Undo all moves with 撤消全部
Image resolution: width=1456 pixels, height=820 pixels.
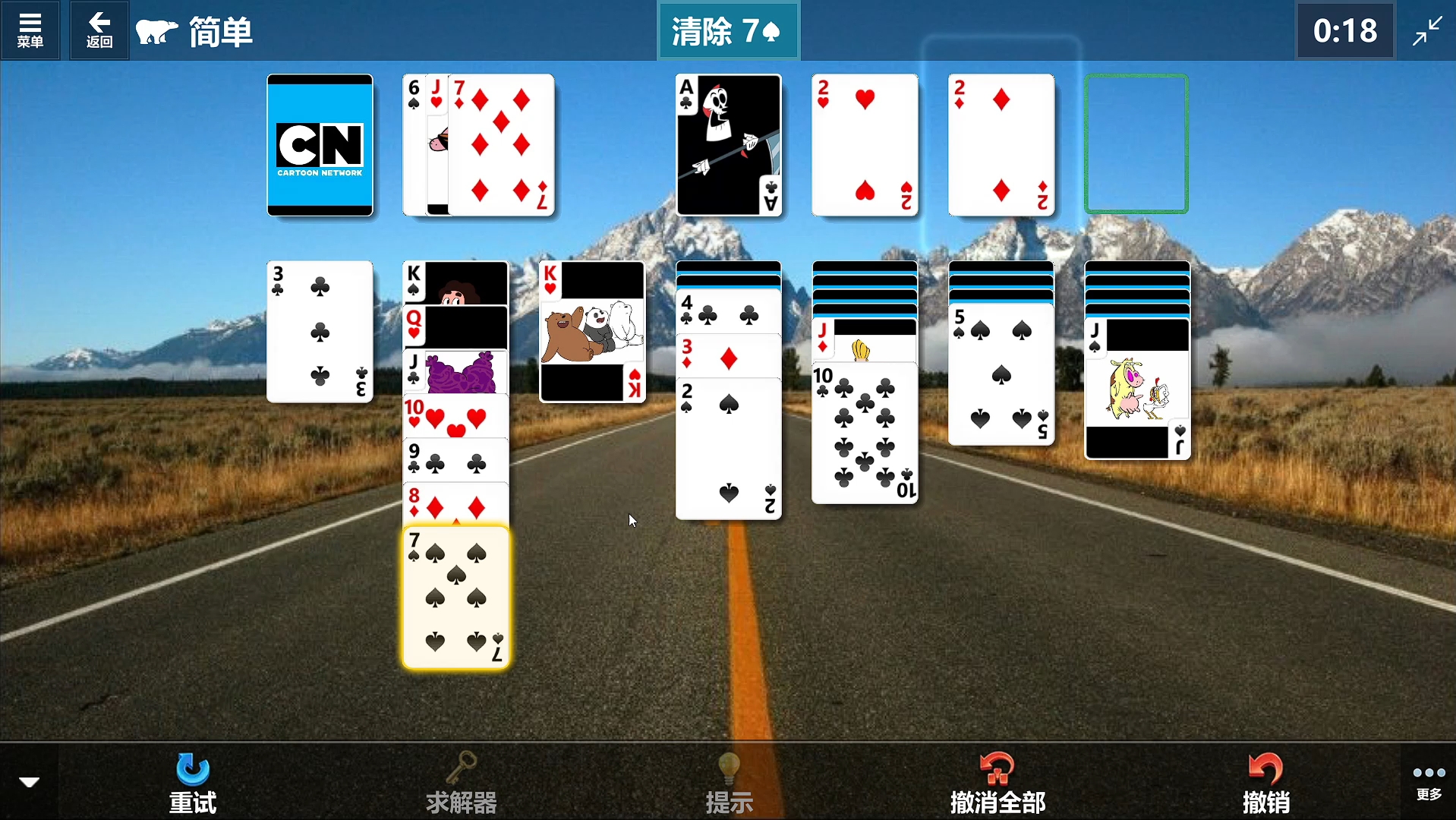[x=997, y=782]
